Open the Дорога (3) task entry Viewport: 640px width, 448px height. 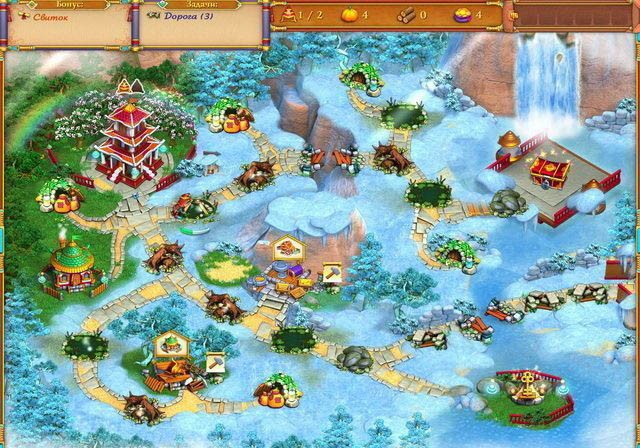pos(193,17)
